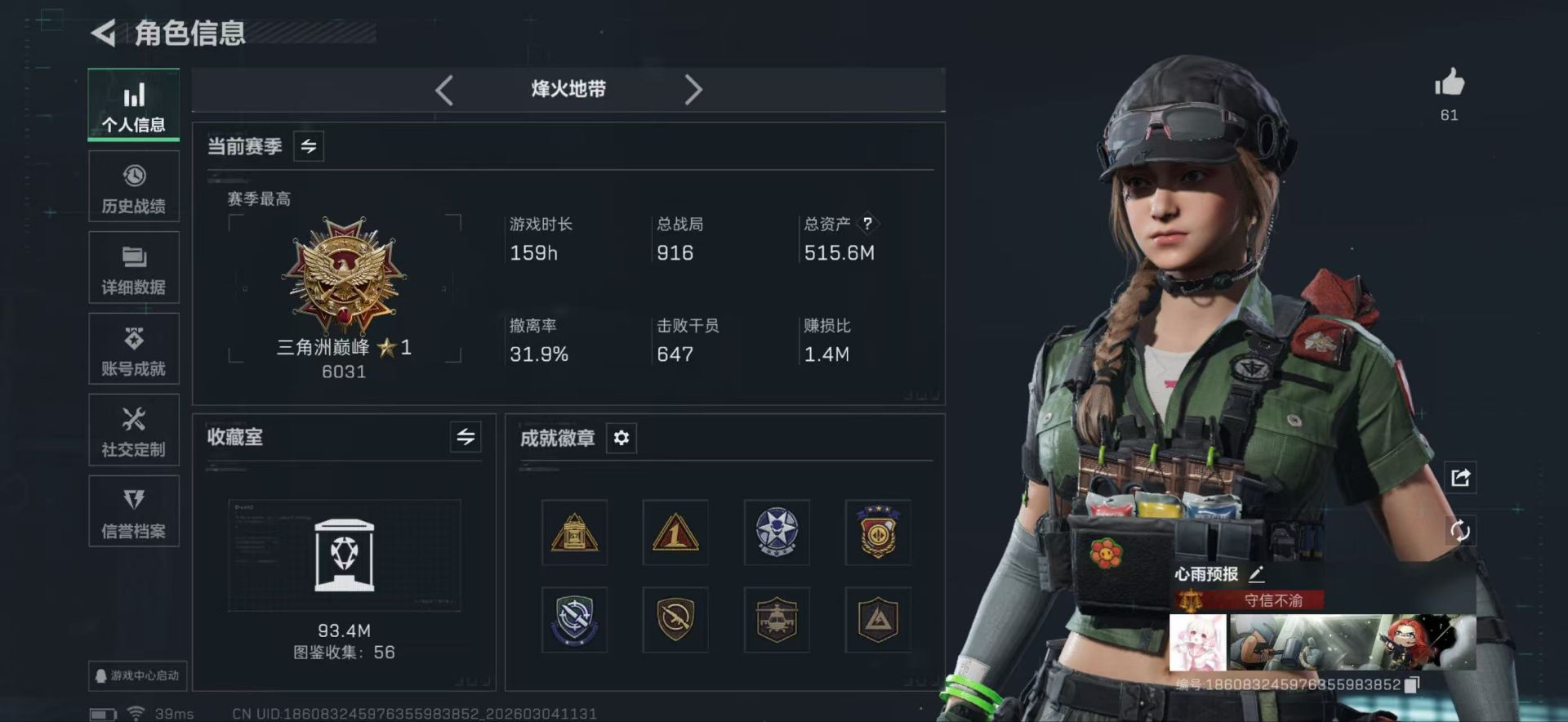Click the 游戏中心启动 button
Screen dimensions: 1568x722
tap(137, 676)
